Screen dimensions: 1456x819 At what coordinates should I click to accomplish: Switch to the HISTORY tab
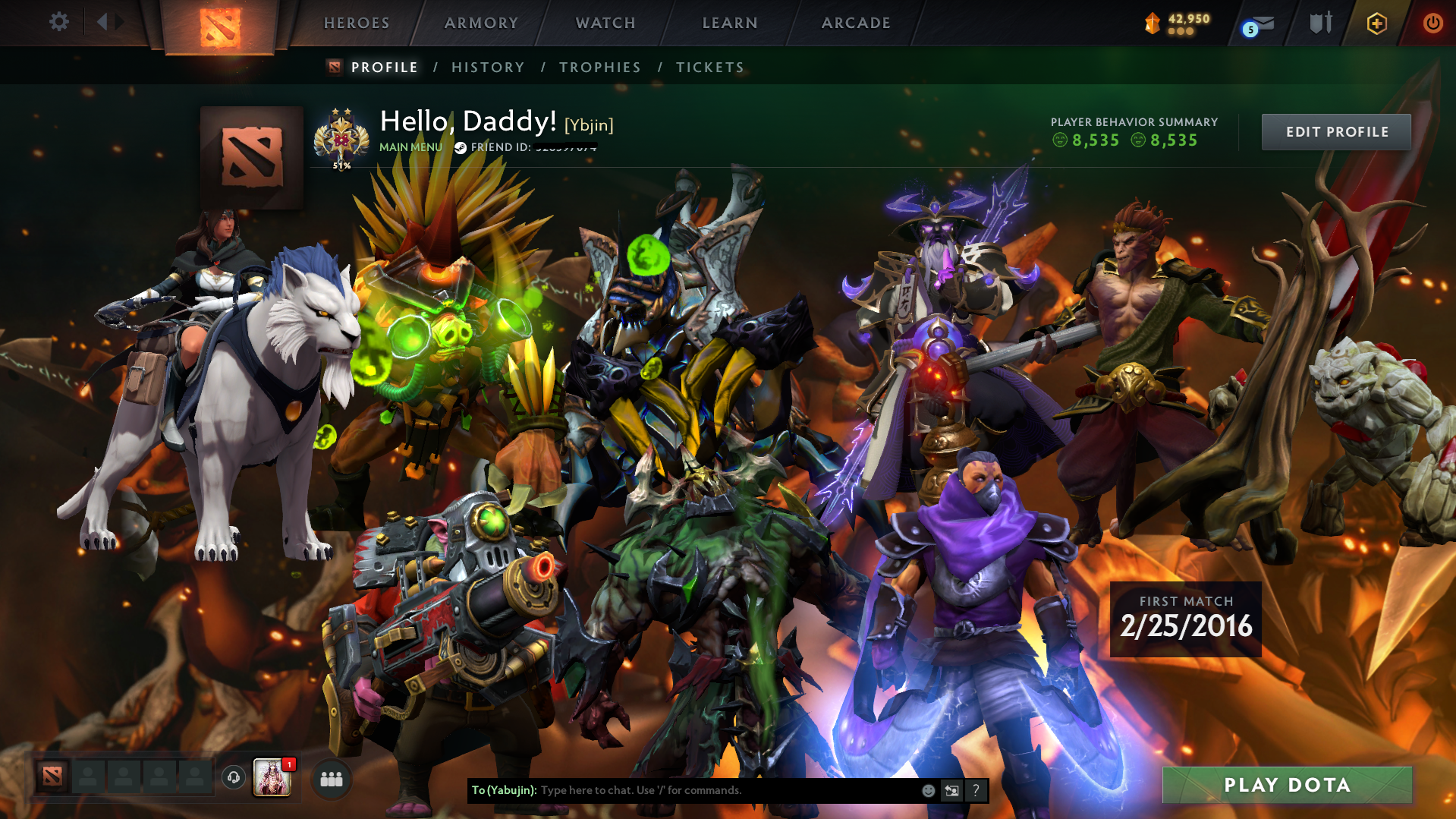tap(487, 68)
